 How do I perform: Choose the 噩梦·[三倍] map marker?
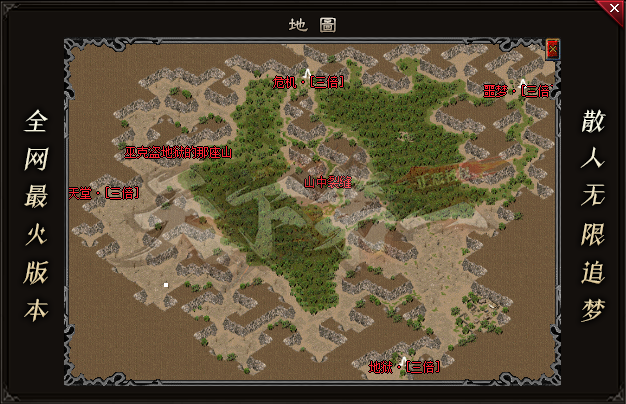[516, 91]
